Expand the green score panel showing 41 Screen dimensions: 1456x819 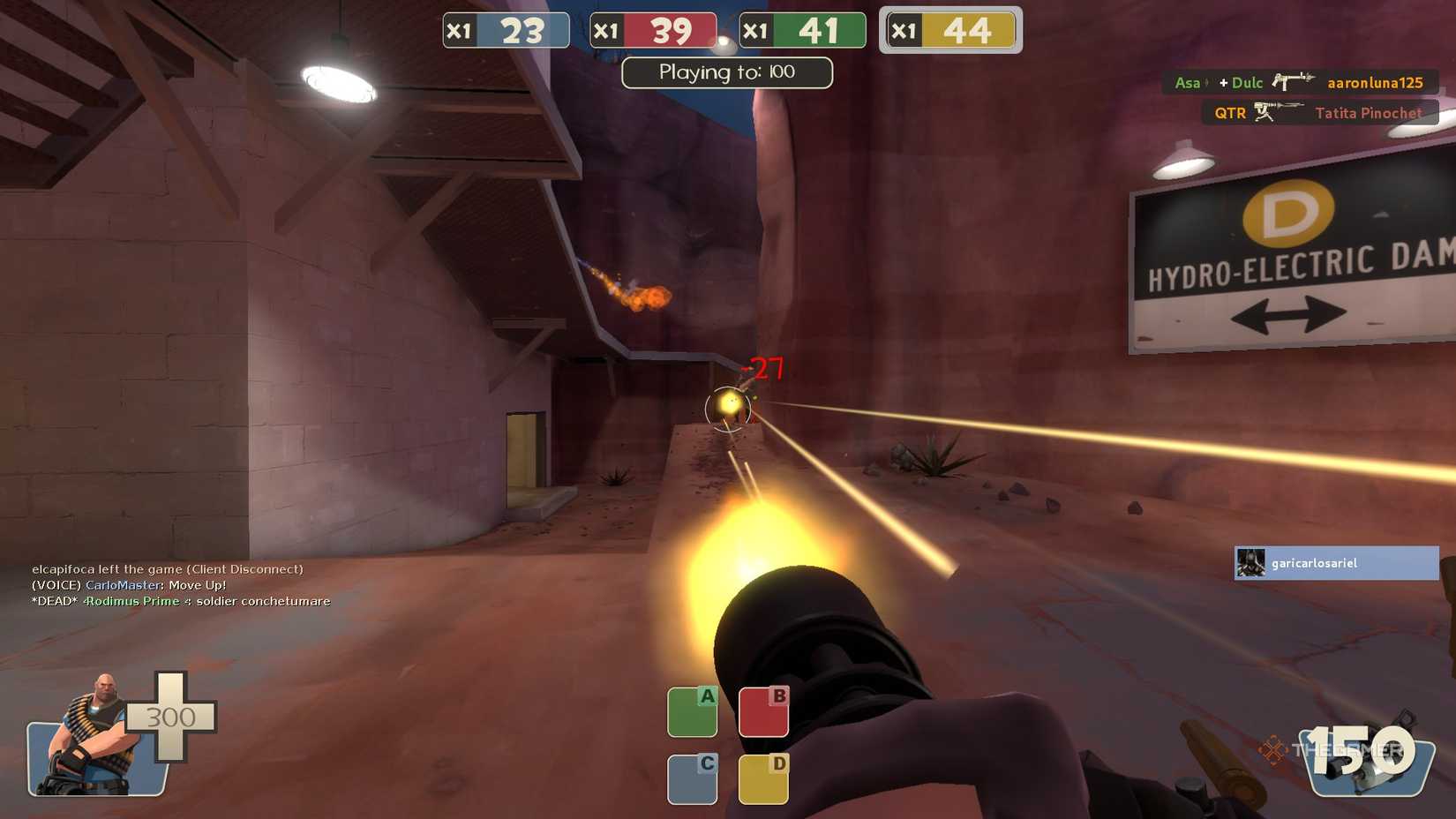tap(801, 29)
